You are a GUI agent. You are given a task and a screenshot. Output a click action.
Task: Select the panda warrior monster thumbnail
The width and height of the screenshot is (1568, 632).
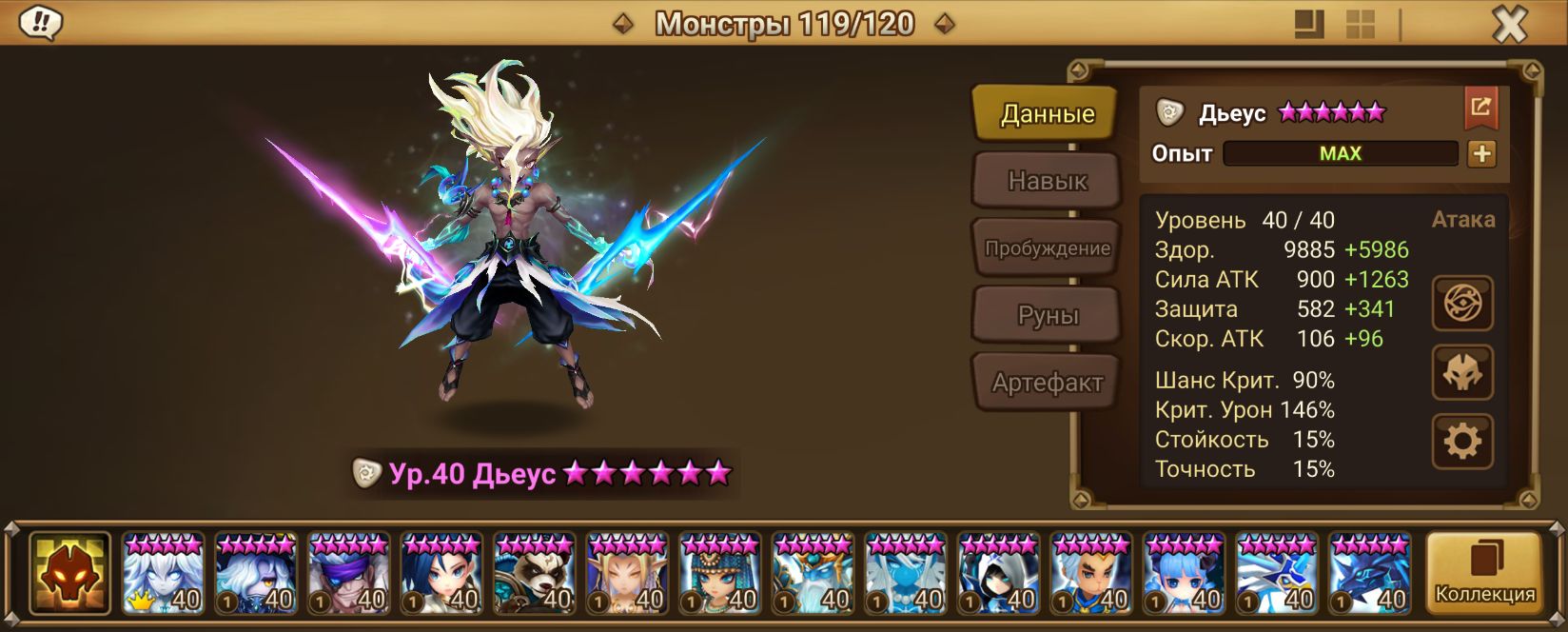point(535,573)
